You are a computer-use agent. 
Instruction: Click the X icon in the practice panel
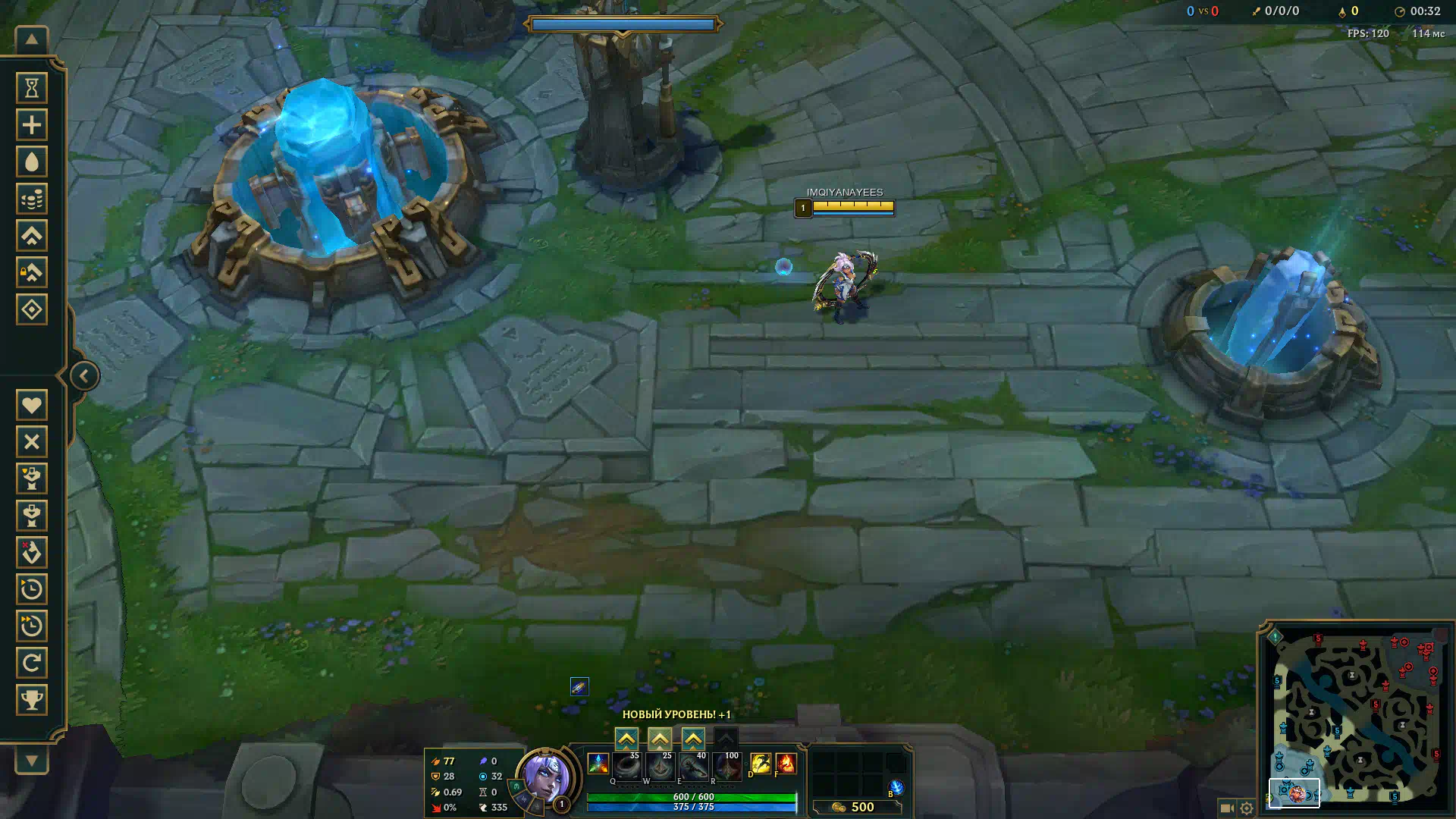click(32, 441)
